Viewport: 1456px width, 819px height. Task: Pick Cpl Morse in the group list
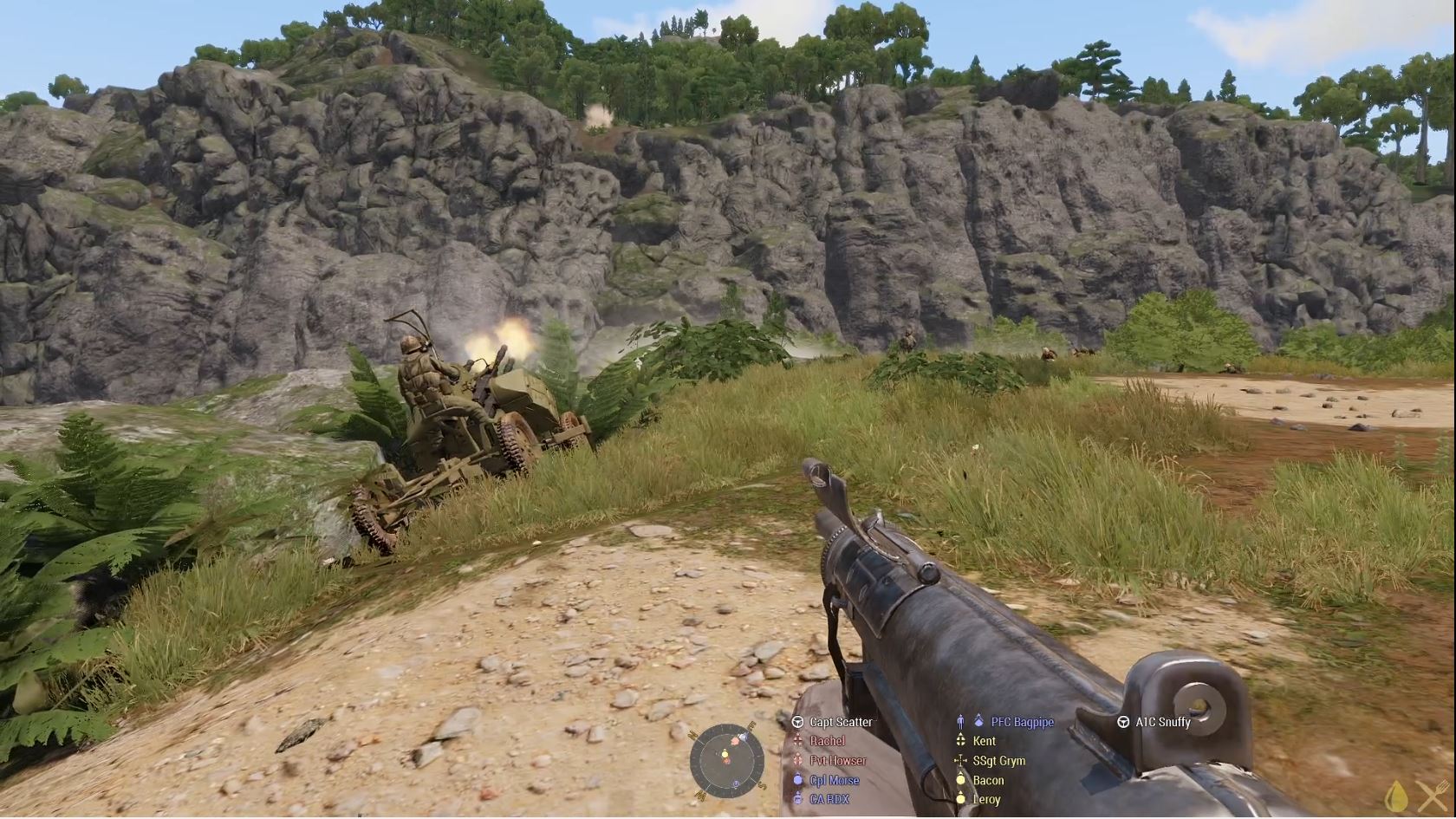834,780
